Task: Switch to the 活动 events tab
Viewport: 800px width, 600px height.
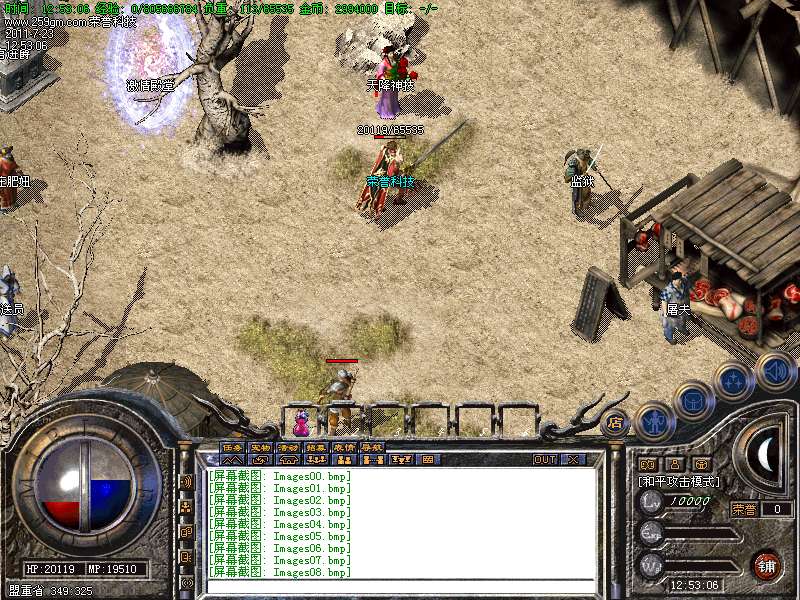Action: pyautogui.click(x=288, y=447)
